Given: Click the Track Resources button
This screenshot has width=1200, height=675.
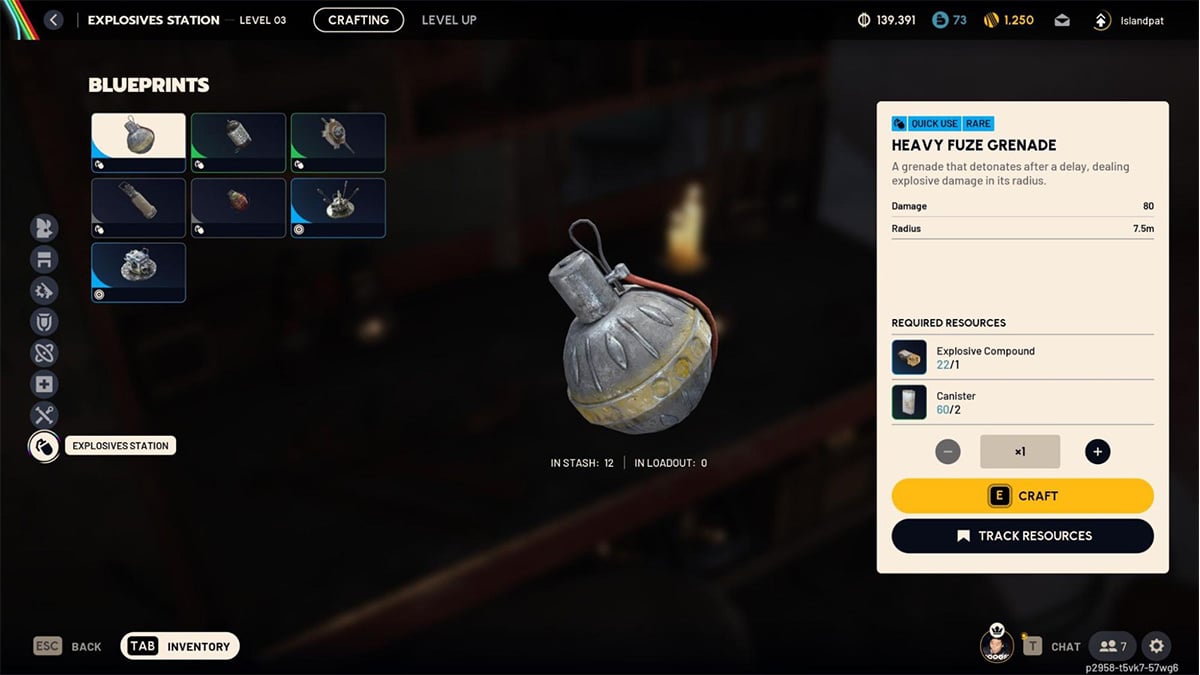Looking at the screenshot, I should (x=1022, y=536).
